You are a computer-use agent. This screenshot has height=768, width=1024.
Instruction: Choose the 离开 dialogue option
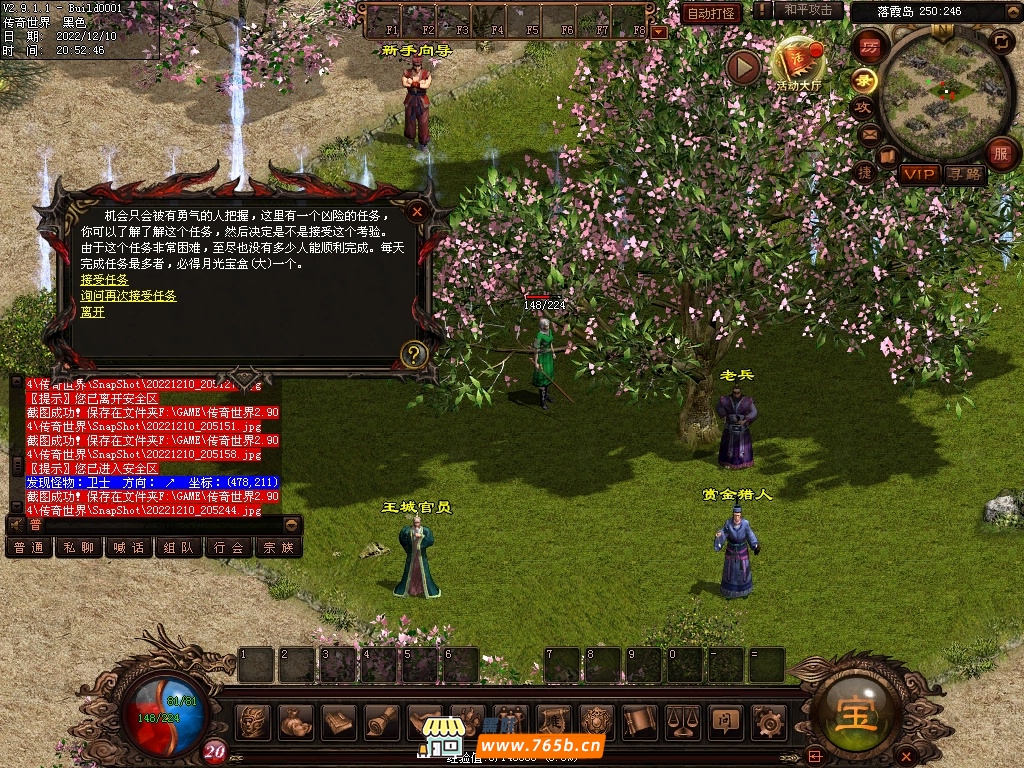[x=92, y=312]
